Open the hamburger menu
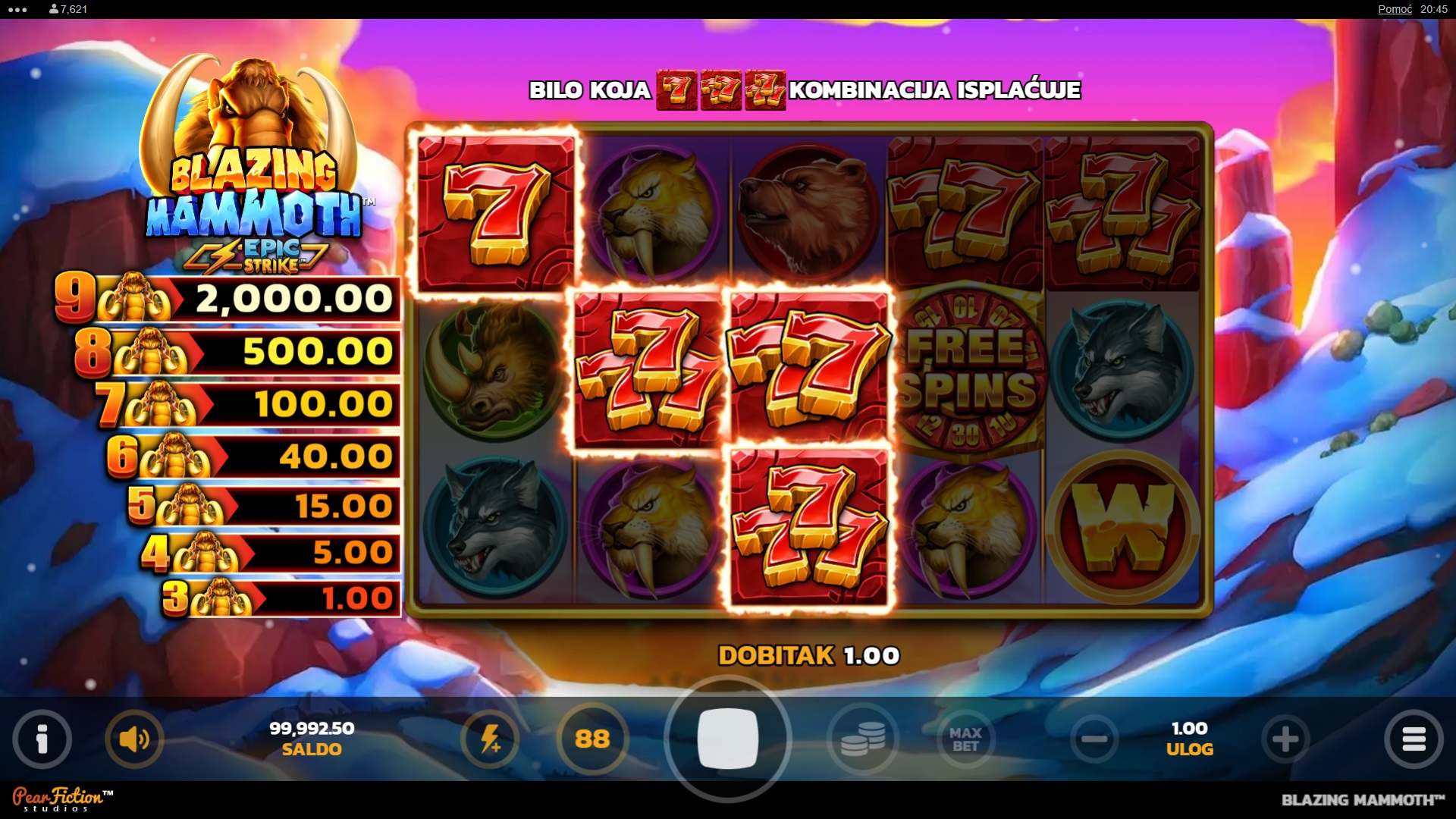The height and width of the screenshot is (819, 1456). [x=1414, y=739]
